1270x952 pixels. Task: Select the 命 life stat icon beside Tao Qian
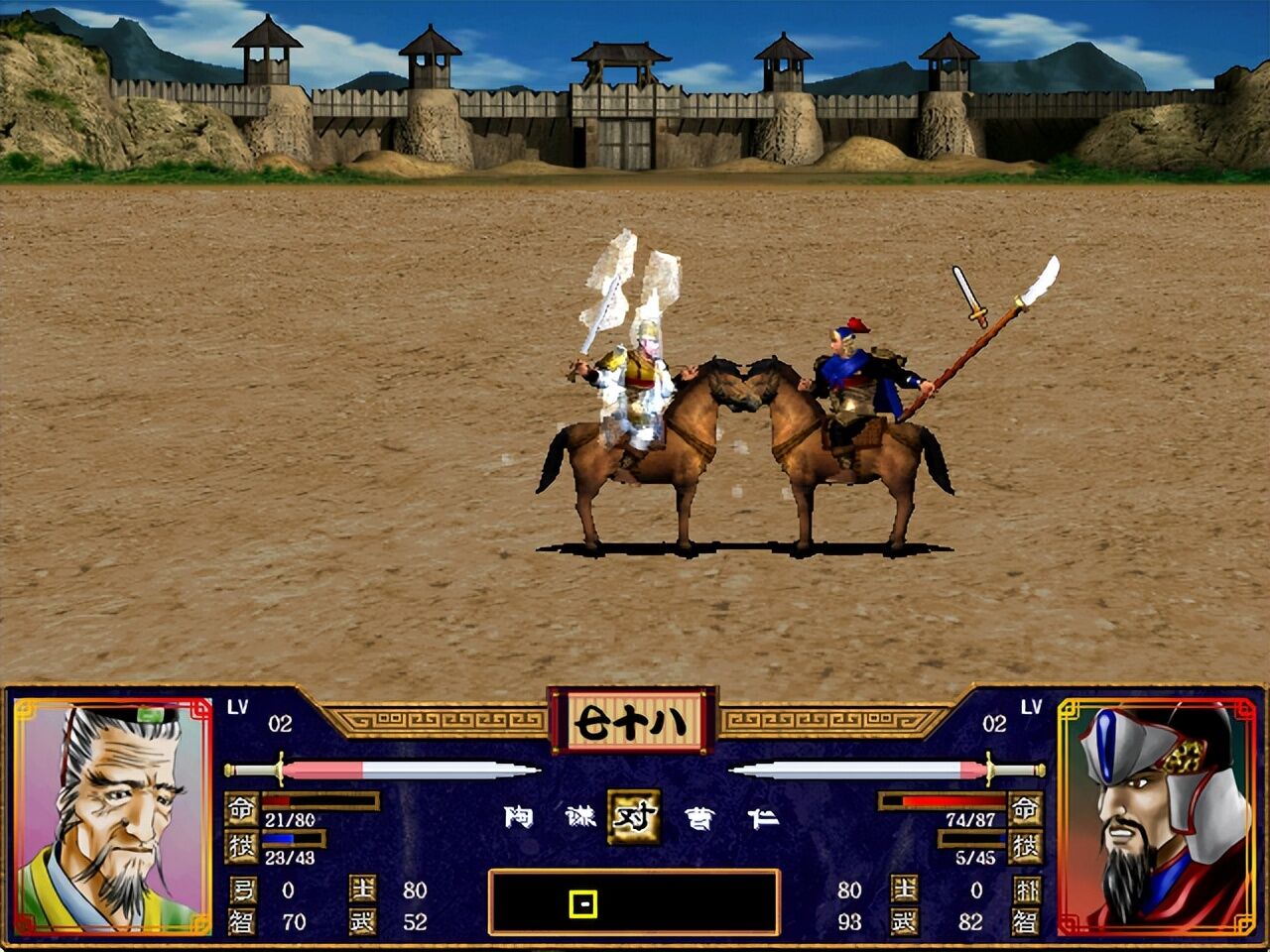point(244,808)
